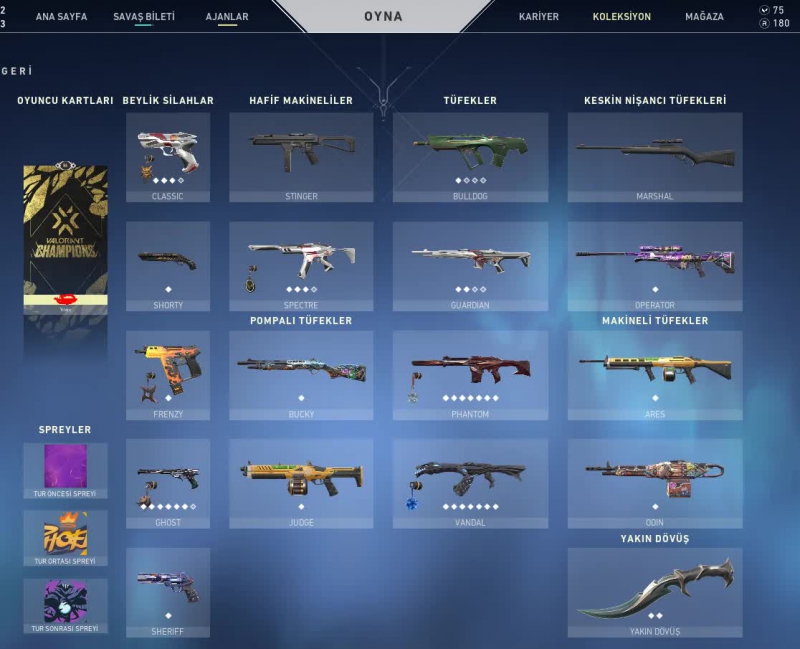This screenshot has height=649, width=800.
Task: Click the OYNA play button
Action: click(383, 17)
